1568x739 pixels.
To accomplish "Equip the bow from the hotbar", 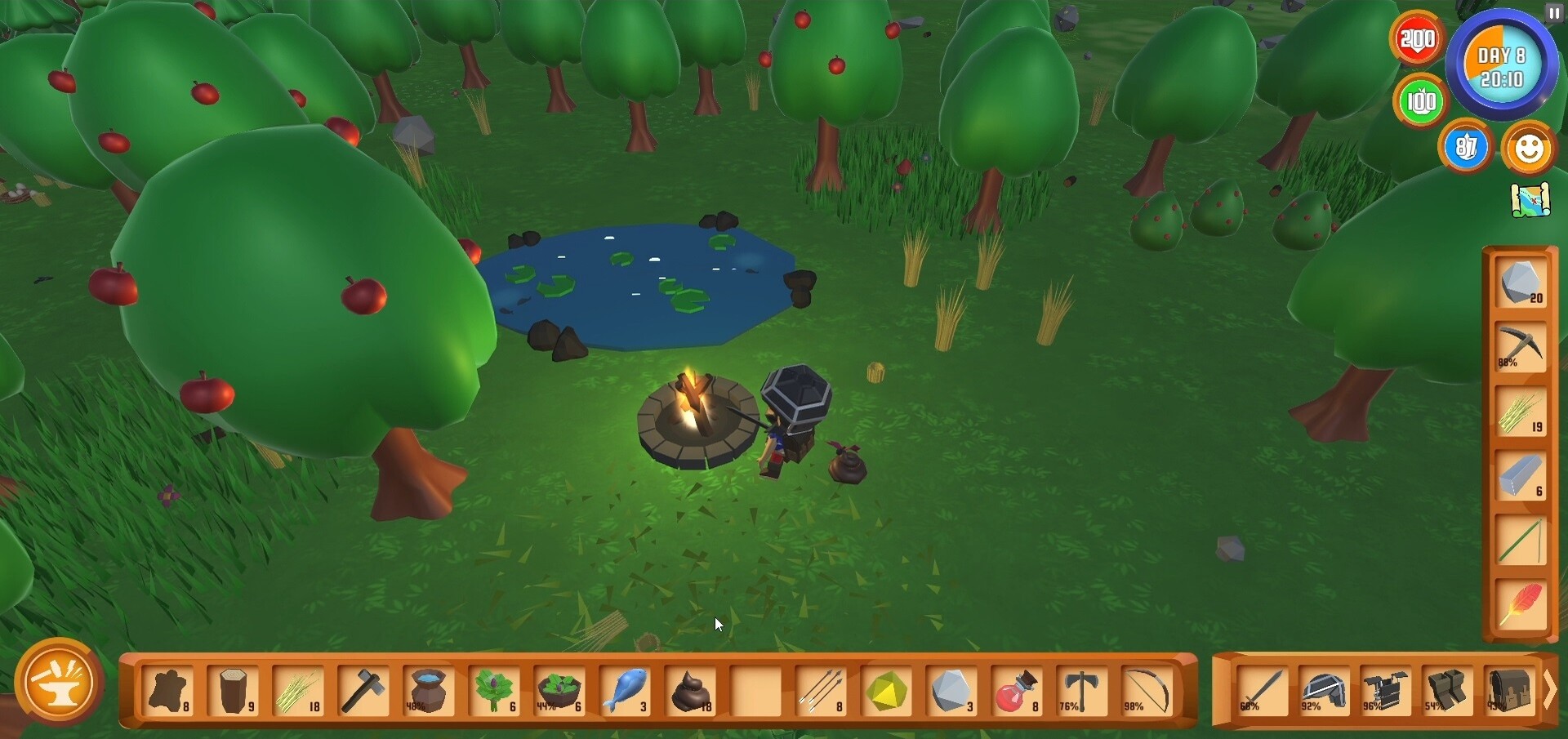I will point(1147,691).
